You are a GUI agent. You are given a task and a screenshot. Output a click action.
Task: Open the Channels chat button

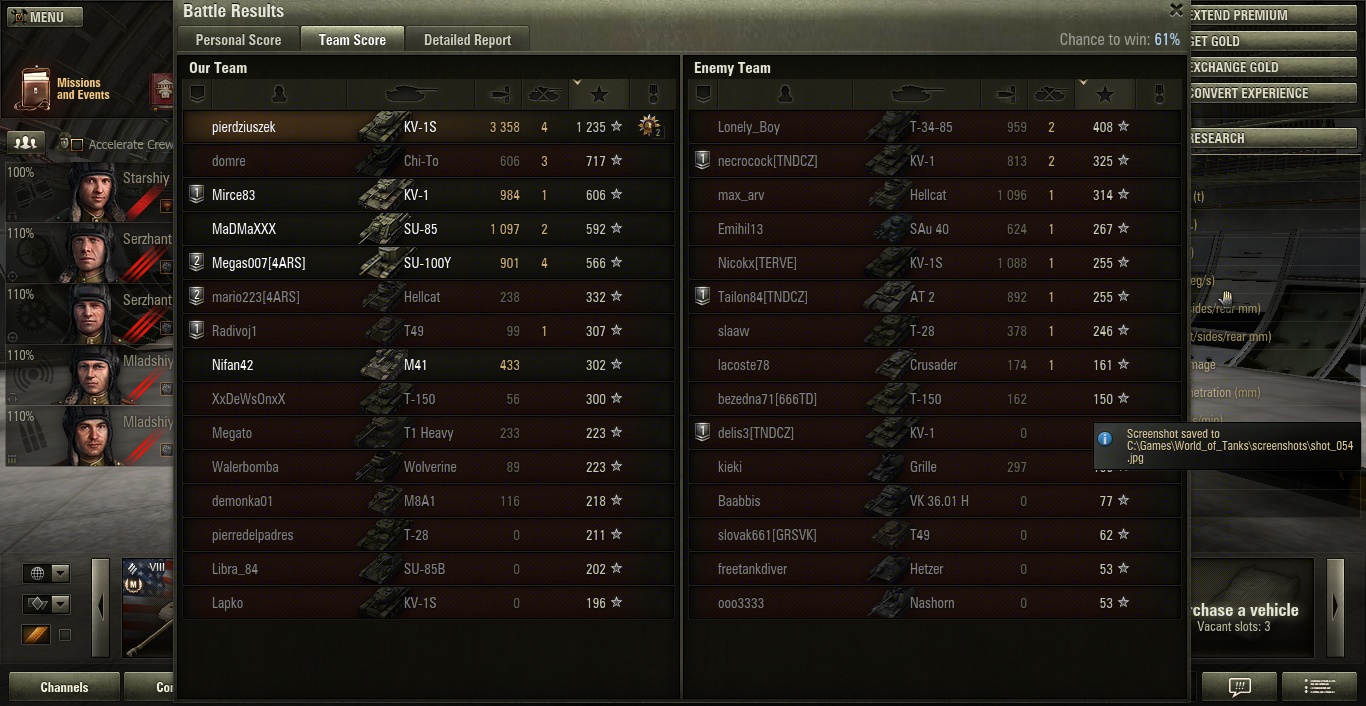point(64,687)
